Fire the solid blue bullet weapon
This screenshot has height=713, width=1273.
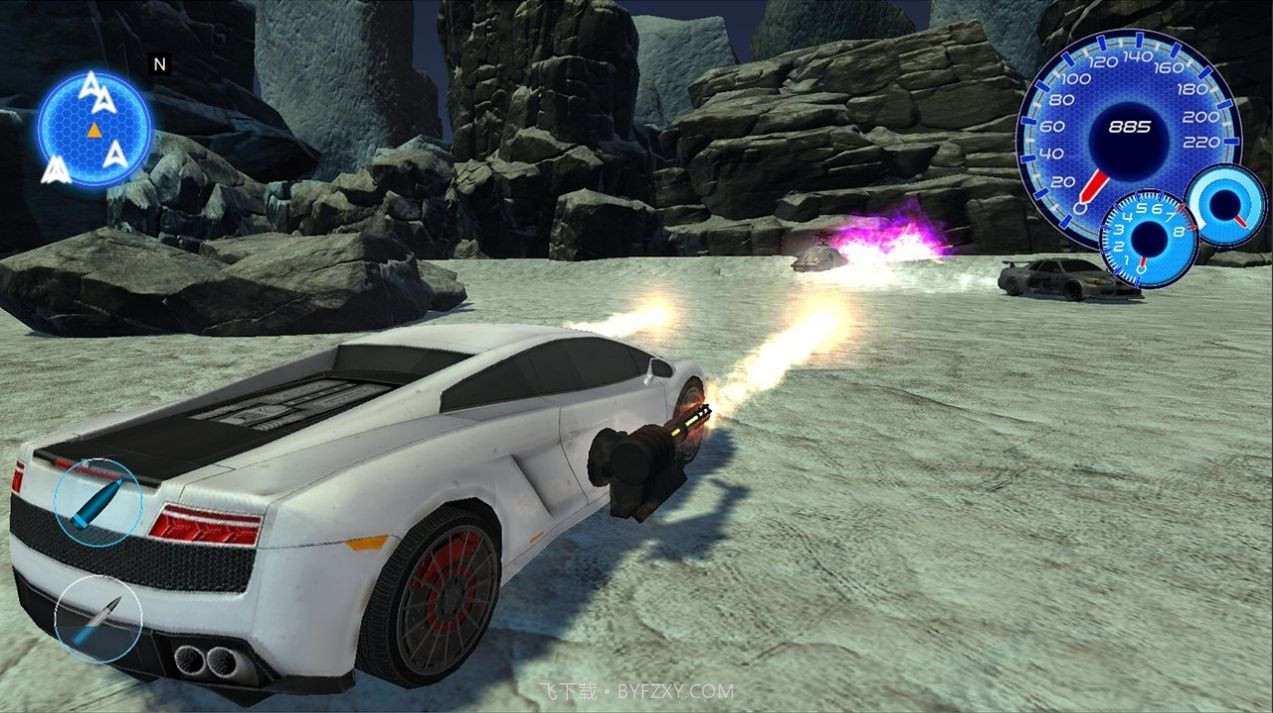coord(98,501)
